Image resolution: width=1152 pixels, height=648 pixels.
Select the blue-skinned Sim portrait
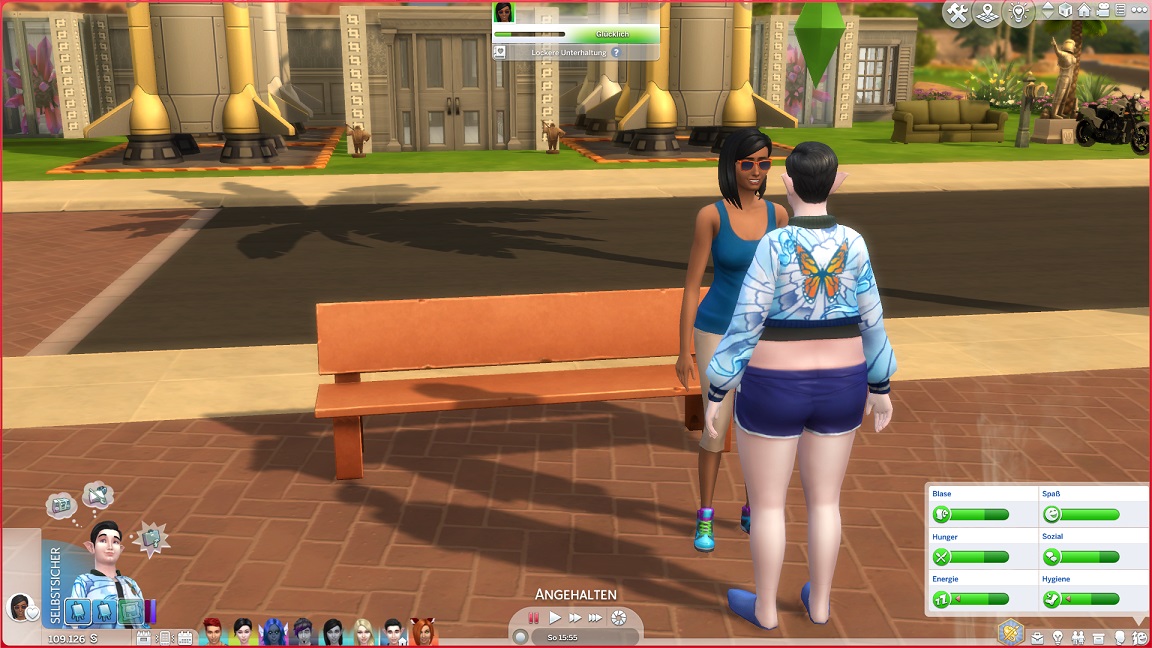272,631
